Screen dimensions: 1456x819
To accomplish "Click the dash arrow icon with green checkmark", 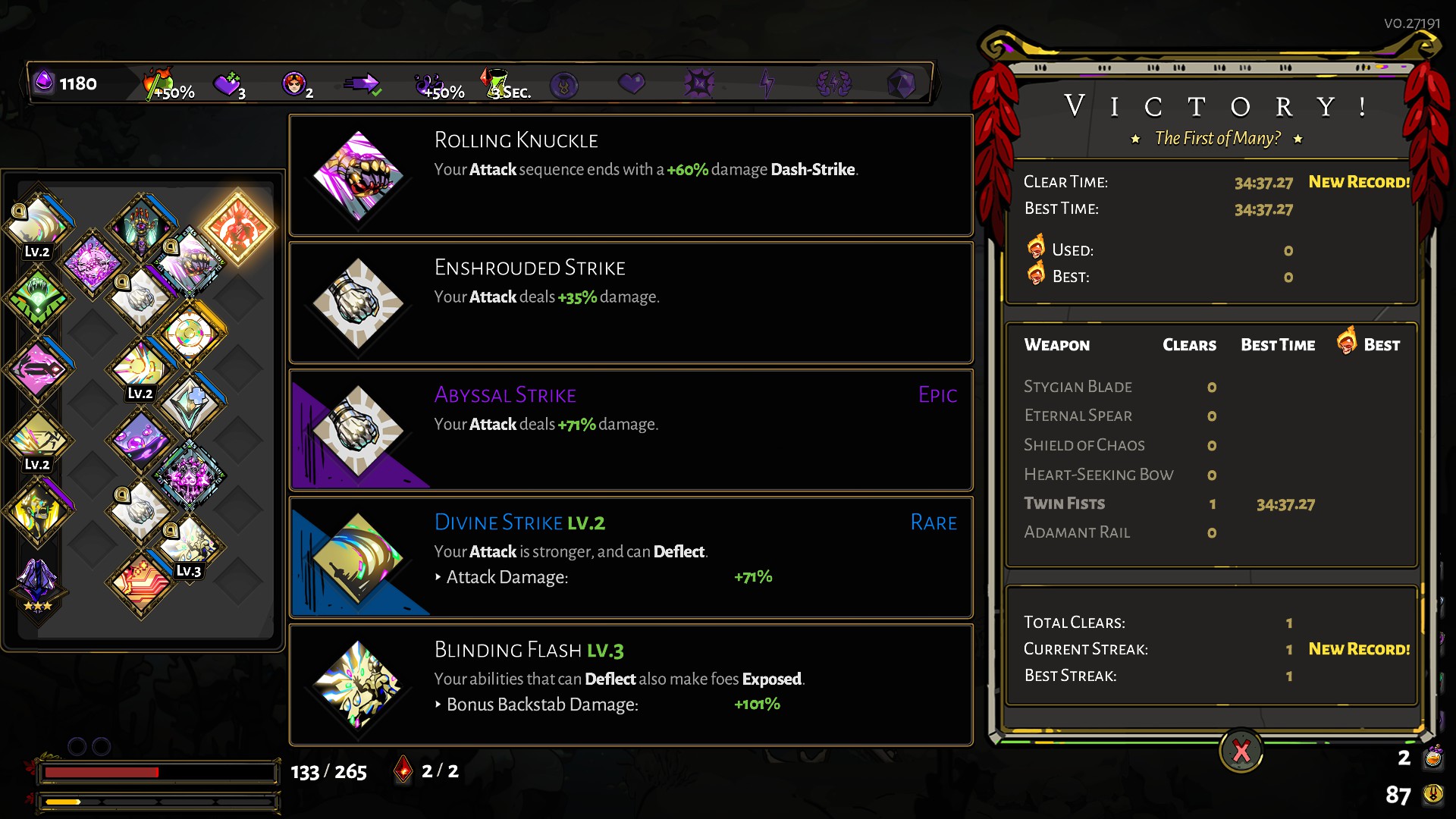I will click(x=362, y=82).
